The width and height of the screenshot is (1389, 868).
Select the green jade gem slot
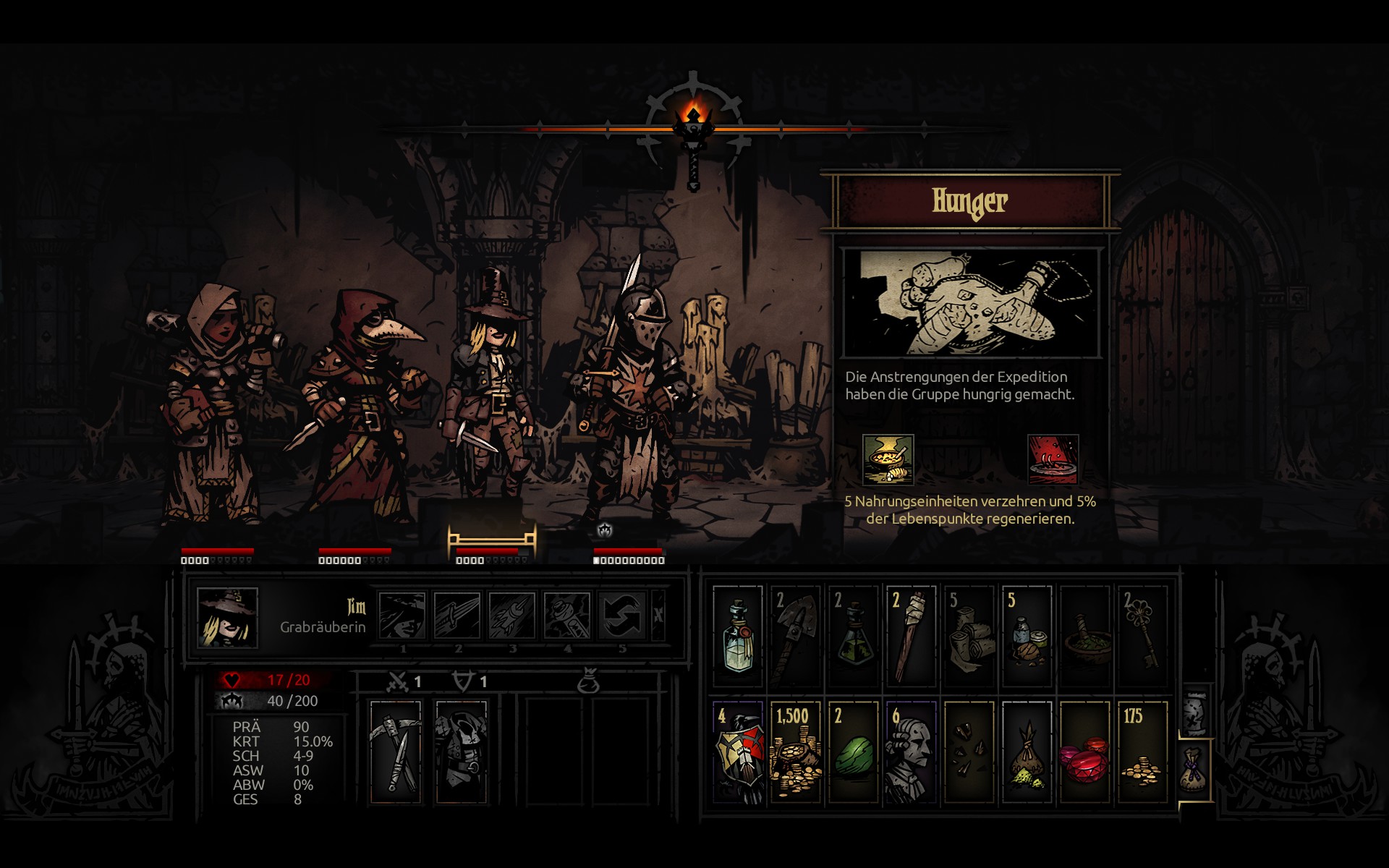pyautogui.click(x=853, y=752)
